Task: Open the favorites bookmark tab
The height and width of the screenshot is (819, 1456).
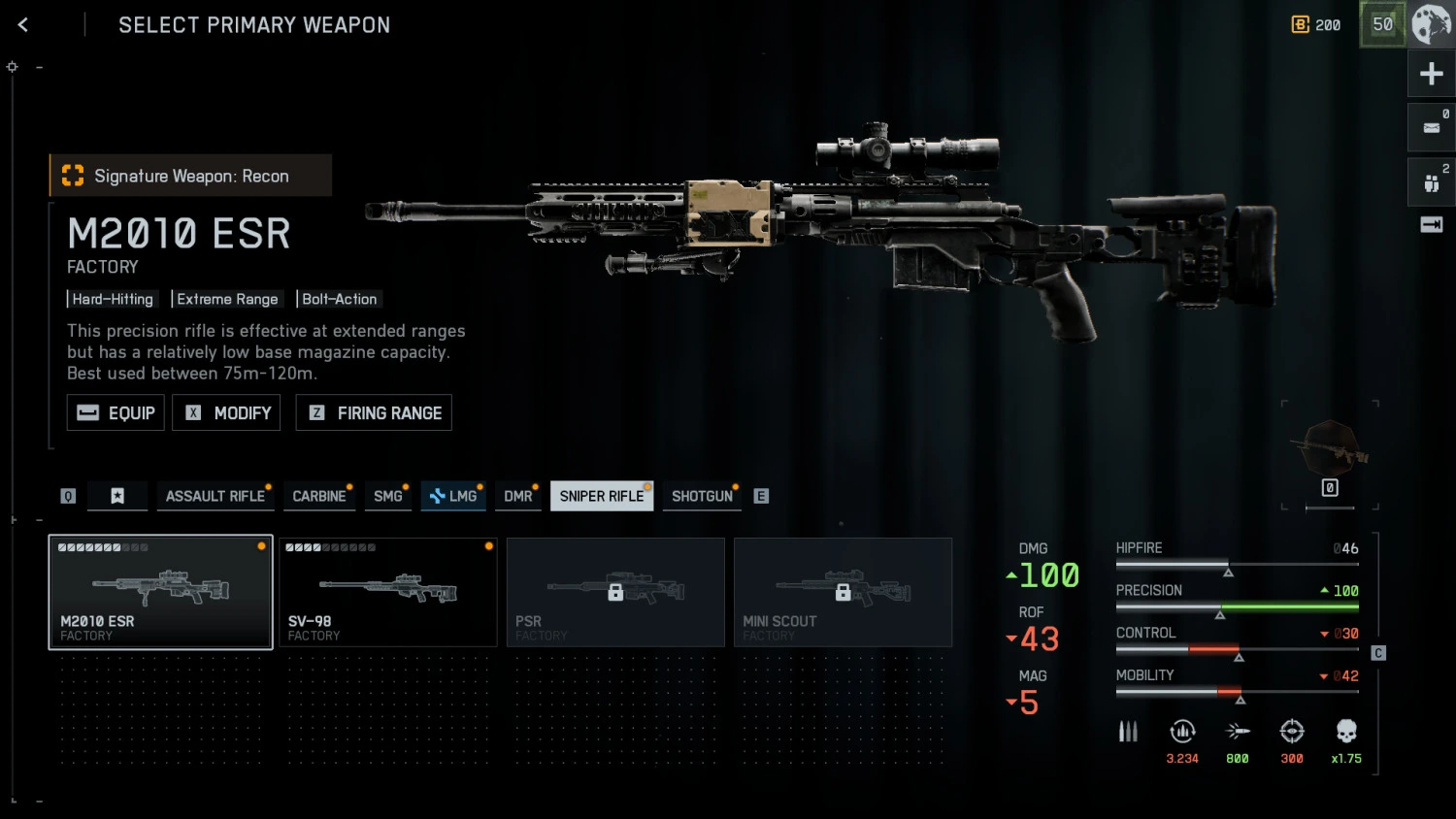Action: pyautogui.click(x=117, y=496)
